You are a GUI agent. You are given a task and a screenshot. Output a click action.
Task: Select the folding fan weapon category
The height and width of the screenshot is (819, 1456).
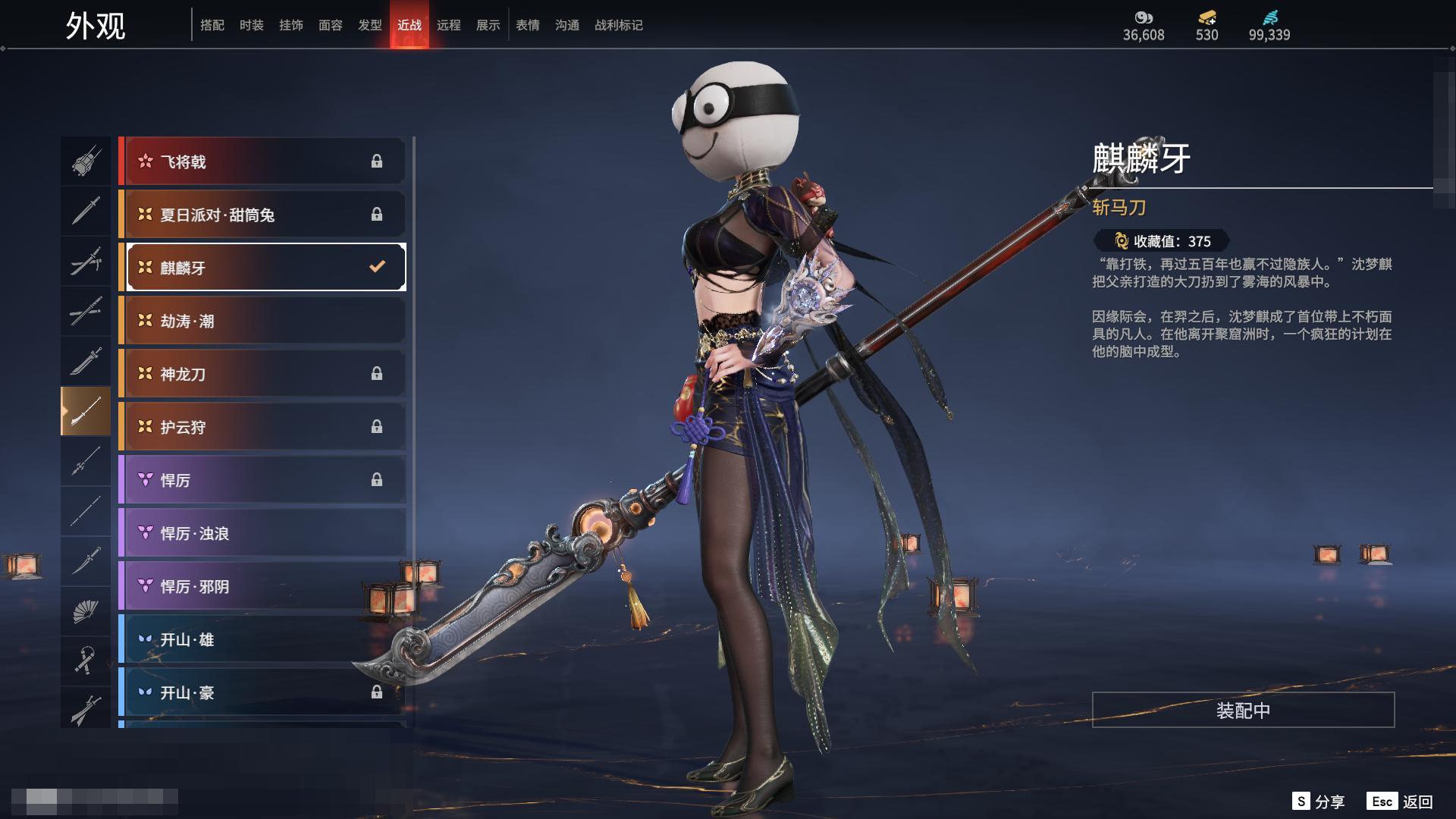click(x=86, y=611)
